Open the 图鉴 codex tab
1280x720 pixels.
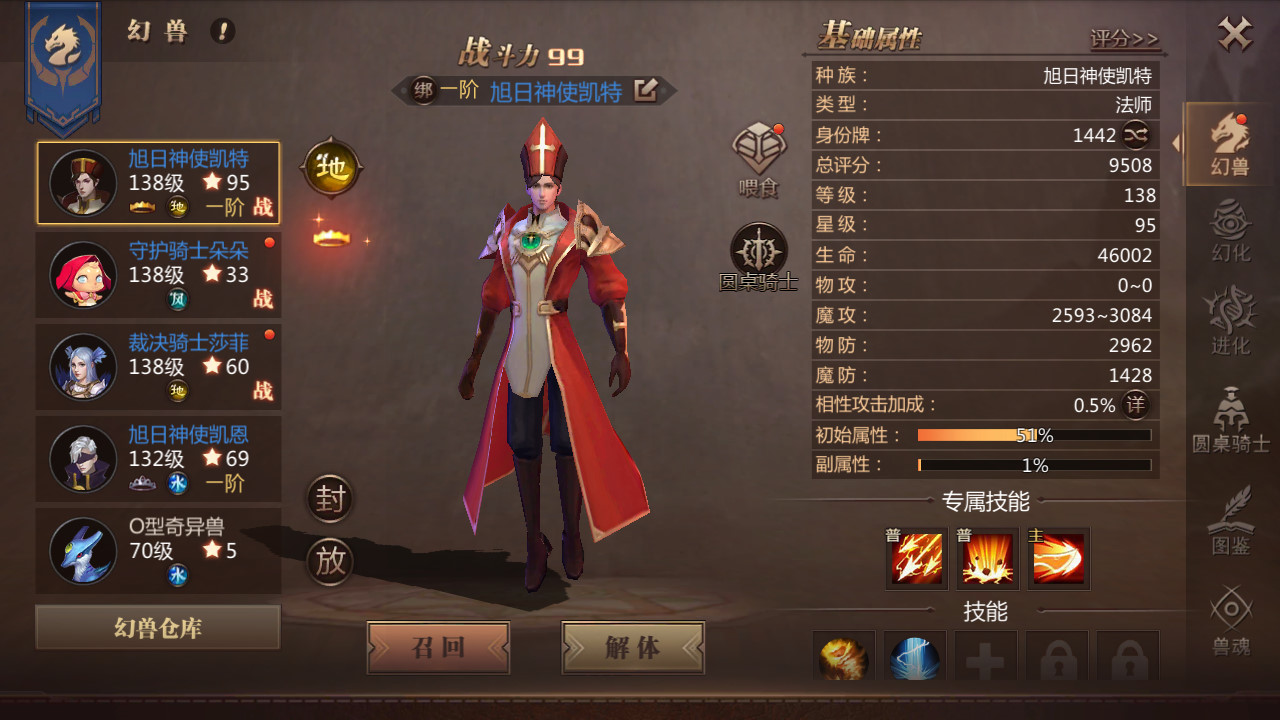point(1230,520)
